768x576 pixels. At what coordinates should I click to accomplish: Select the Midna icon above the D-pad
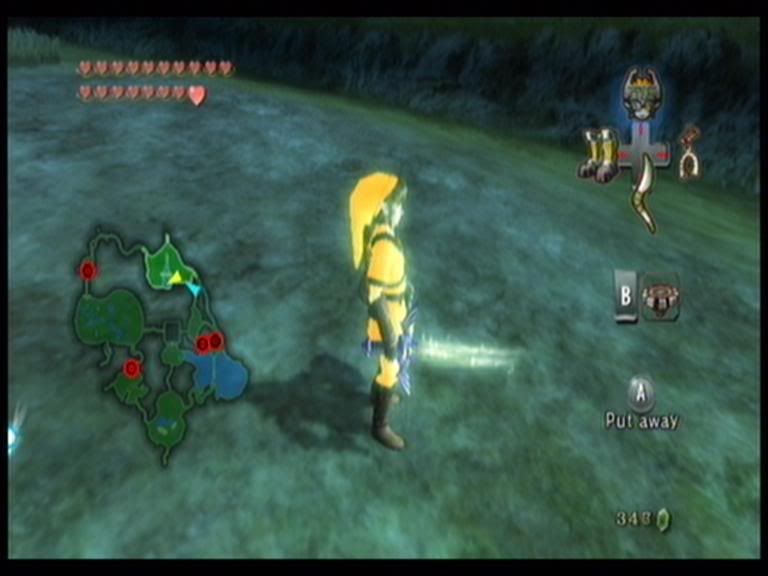638,94
